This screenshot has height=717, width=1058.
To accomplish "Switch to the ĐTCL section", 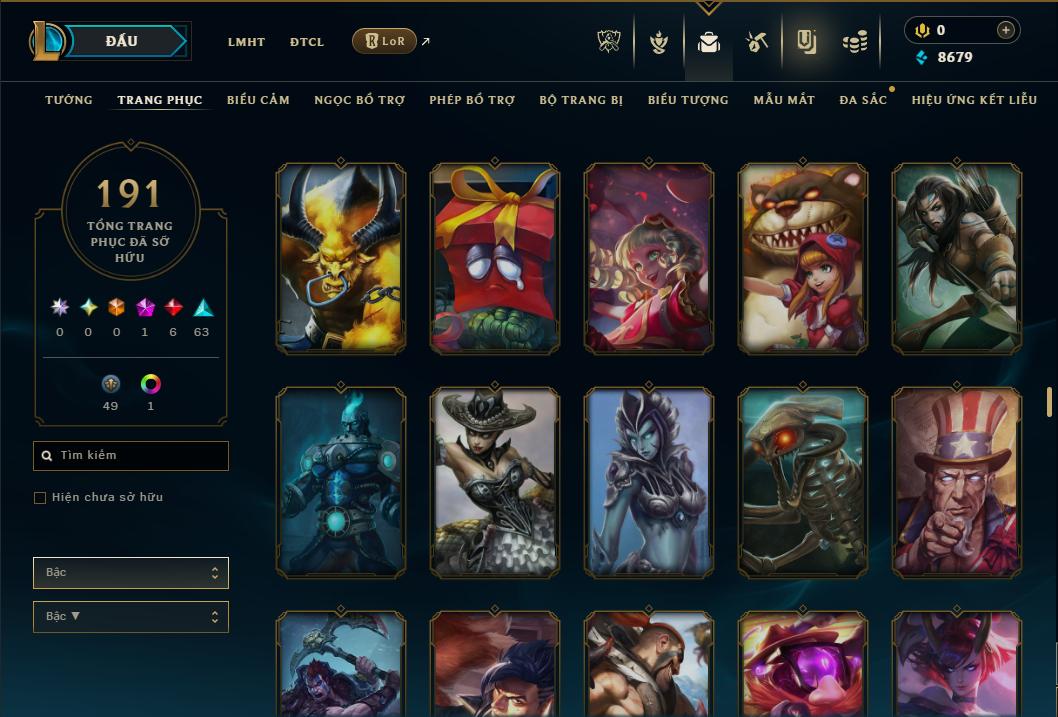I will pyautogui.click(x=307, y=42).
